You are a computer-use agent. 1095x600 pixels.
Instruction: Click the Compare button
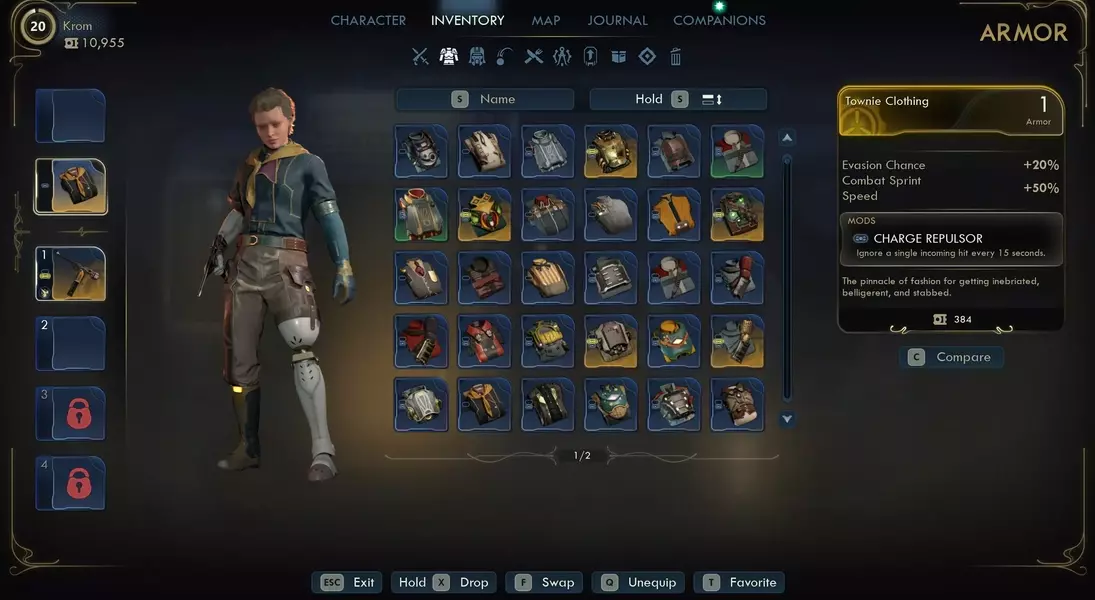[951, 357]
